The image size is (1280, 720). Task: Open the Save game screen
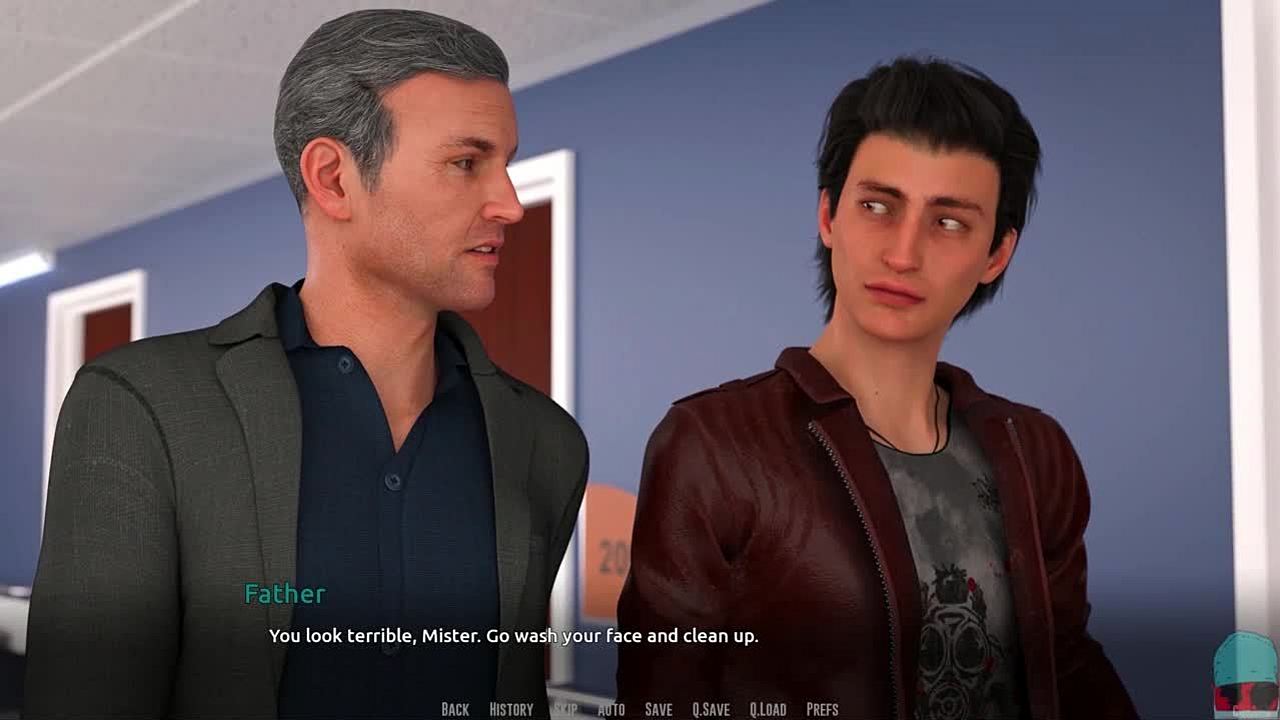(658, 709)
